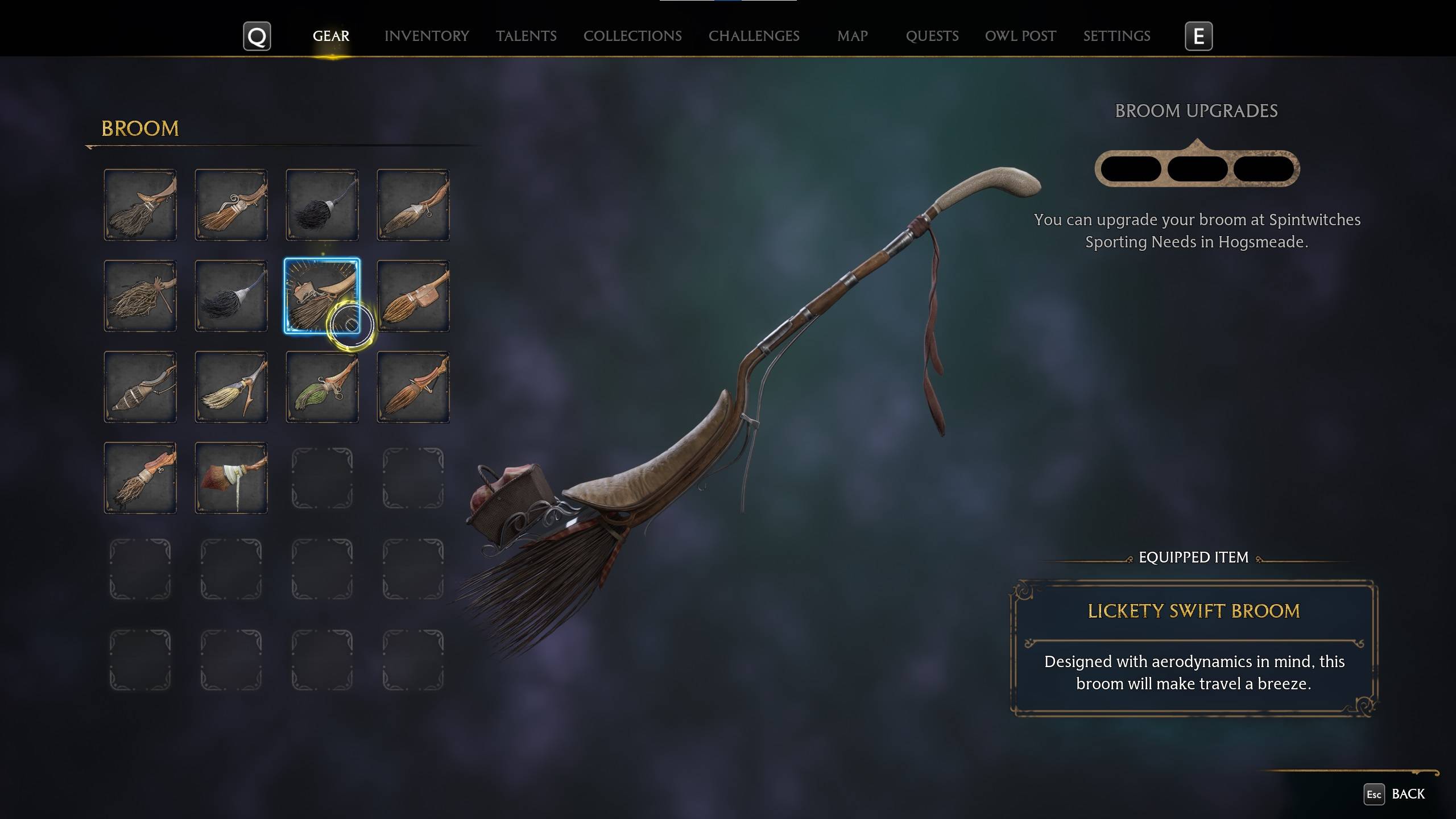This screenshot has height=819, width=1456.
Task: Open the MAP tab
Action: click(851, 36)
